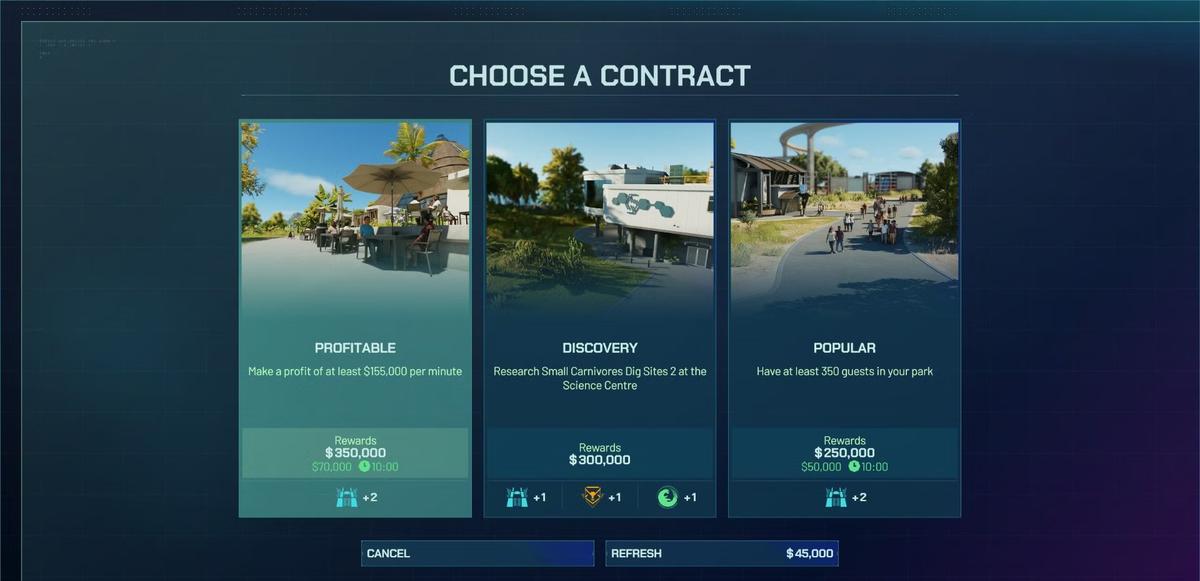Choose the Discovery contract card
Screen dimensions: 1200x581
600,318
